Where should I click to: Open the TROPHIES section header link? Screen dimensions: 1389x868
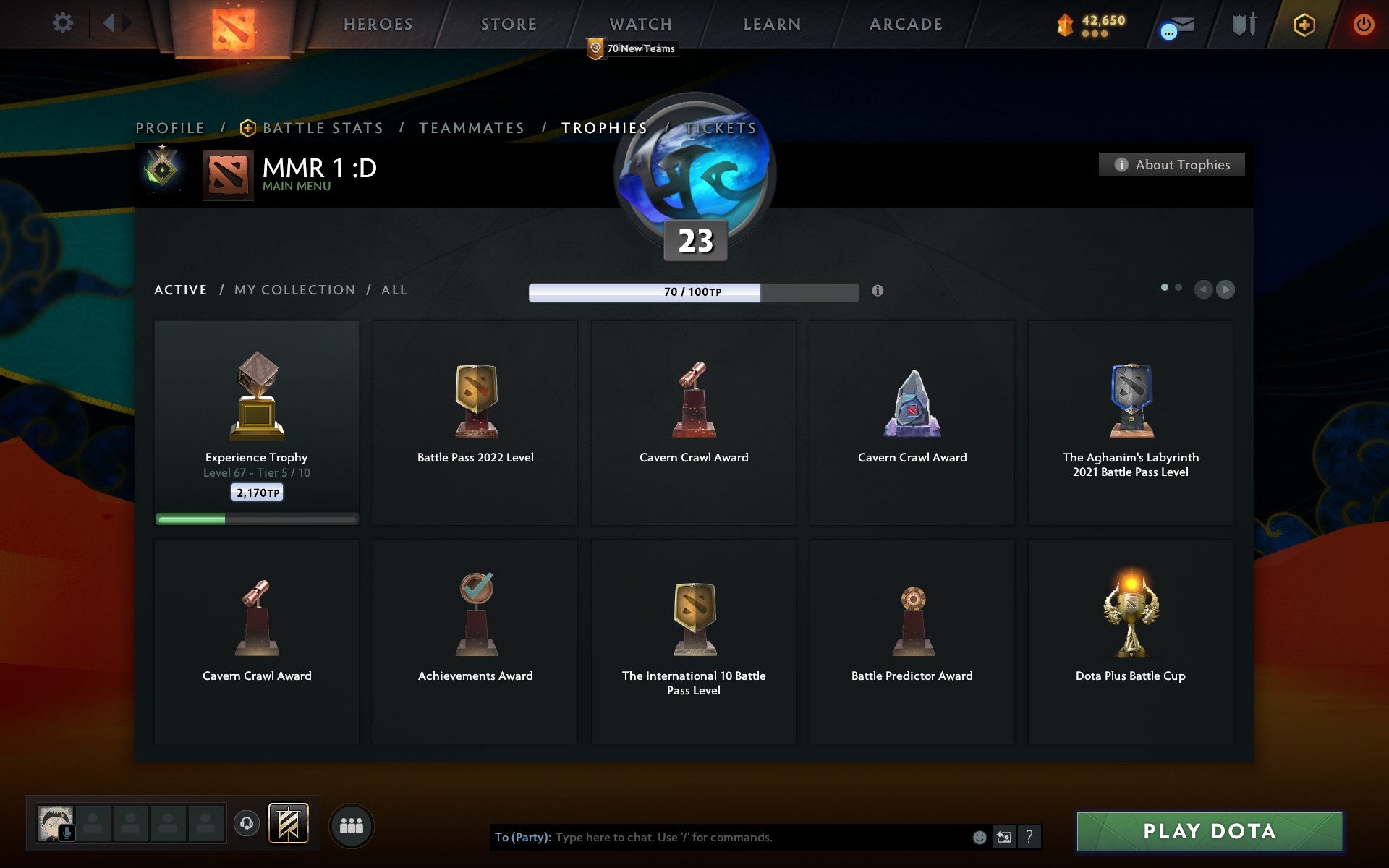604,127
